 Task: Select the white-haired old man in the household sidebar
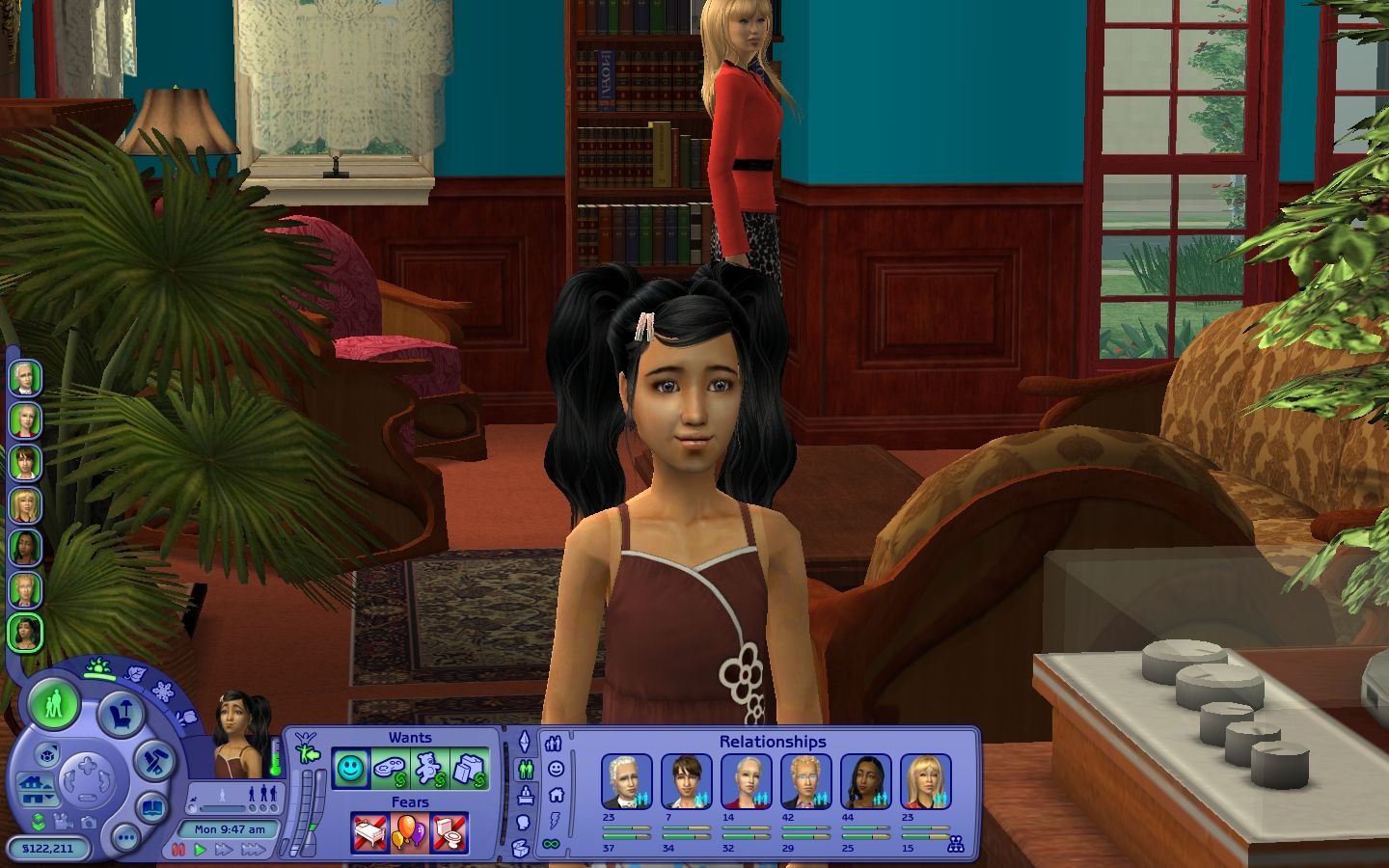[x=25, y=378]
